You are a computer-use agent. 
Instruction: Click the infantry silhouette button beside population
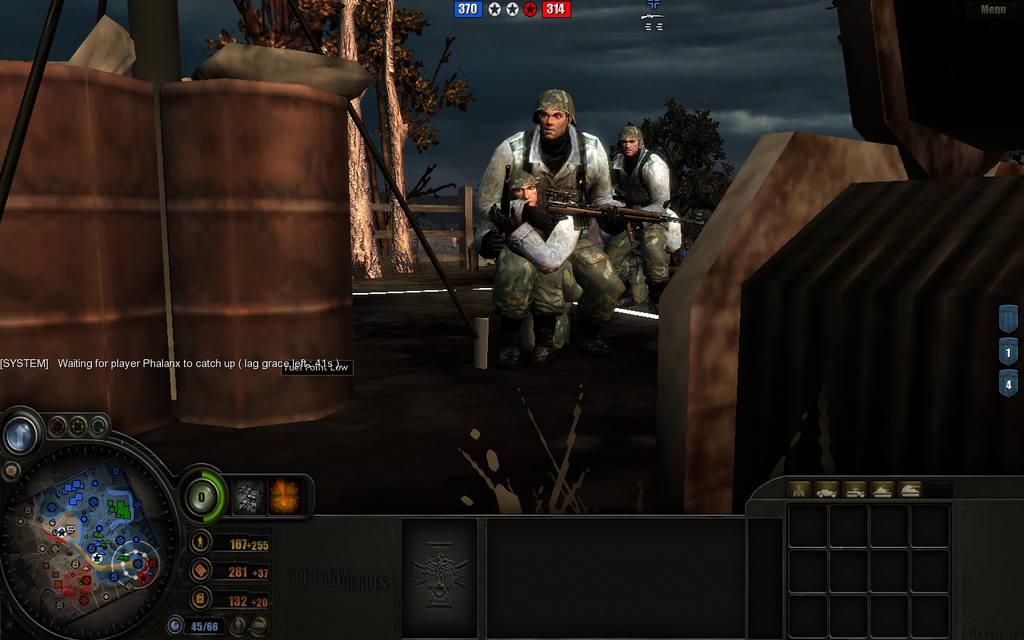[x=237, y=627]
